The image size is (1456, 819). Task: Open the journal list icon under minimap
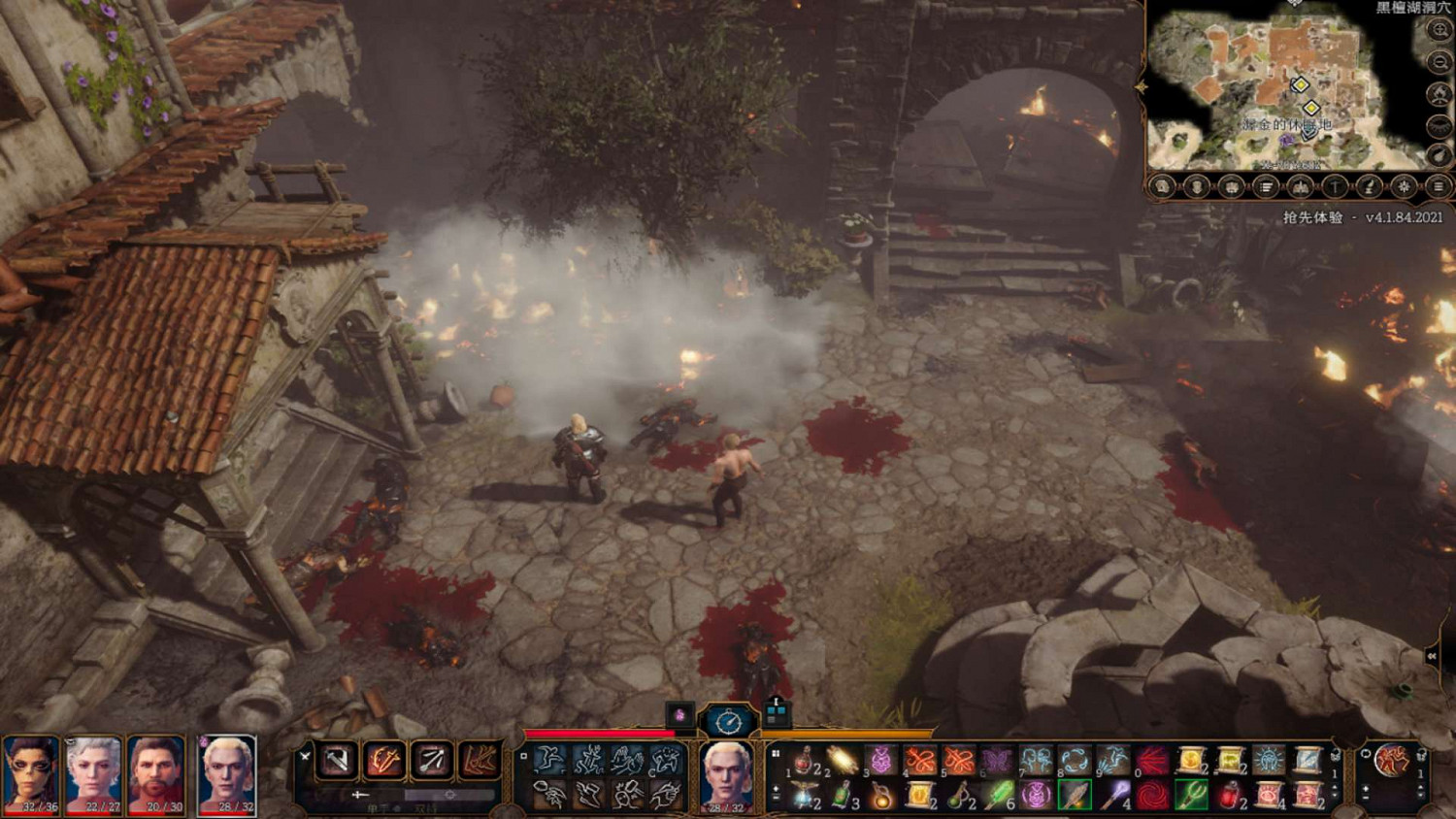pyautogui.click(x=1266, y=186)
